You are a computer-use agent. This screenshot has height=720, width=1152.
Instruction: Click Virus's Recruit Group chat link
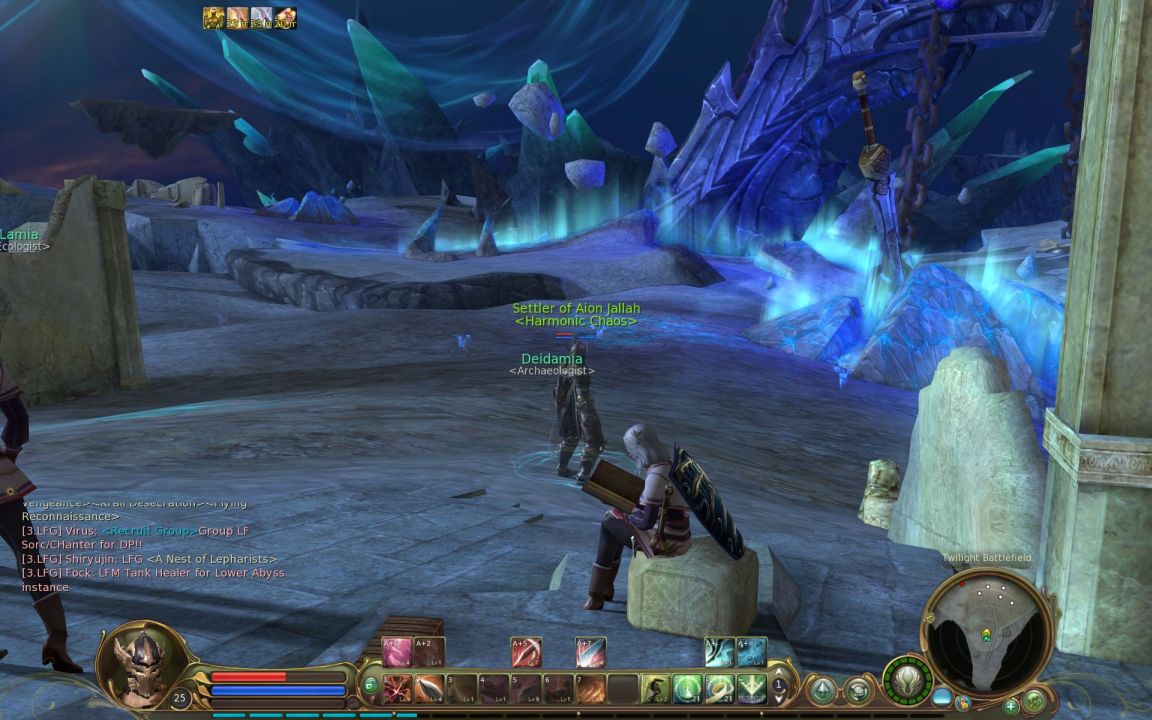(148, 531)
